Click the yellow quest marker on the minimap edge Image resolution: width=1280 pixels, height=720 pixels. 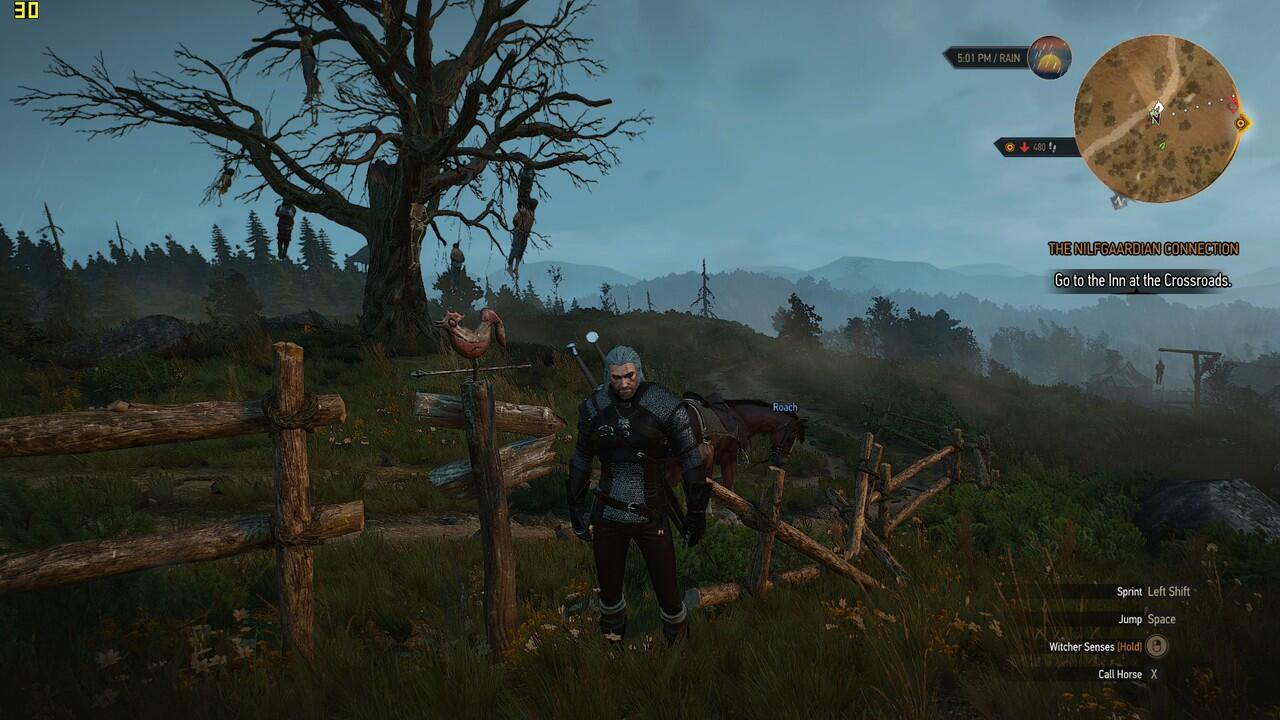click(x=1241, y=123)
